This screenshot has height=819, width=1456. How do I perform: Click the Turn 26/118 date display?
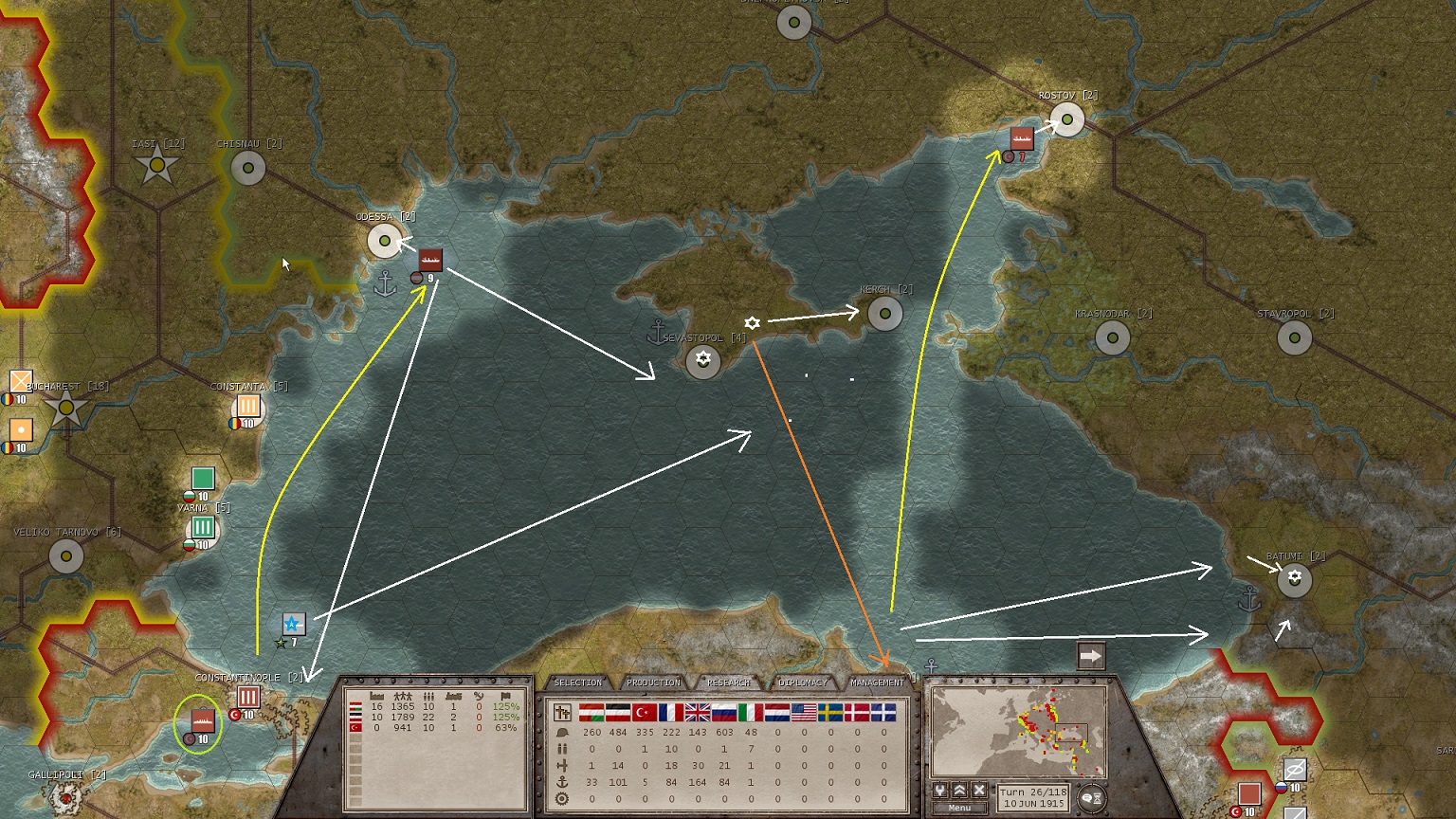[x=1033, y=796]
